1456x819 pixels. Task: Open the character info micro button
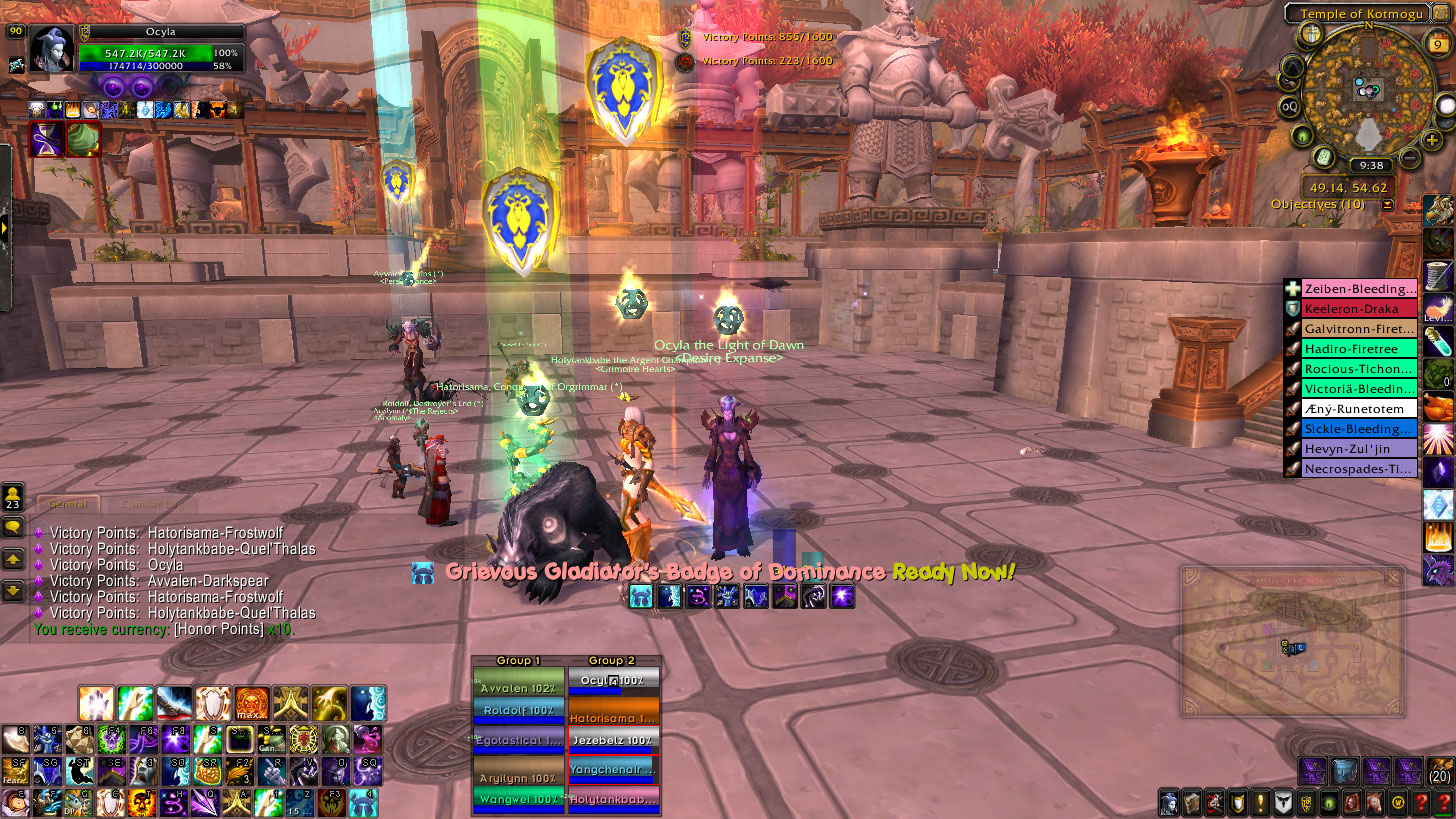click(1168, 802)
